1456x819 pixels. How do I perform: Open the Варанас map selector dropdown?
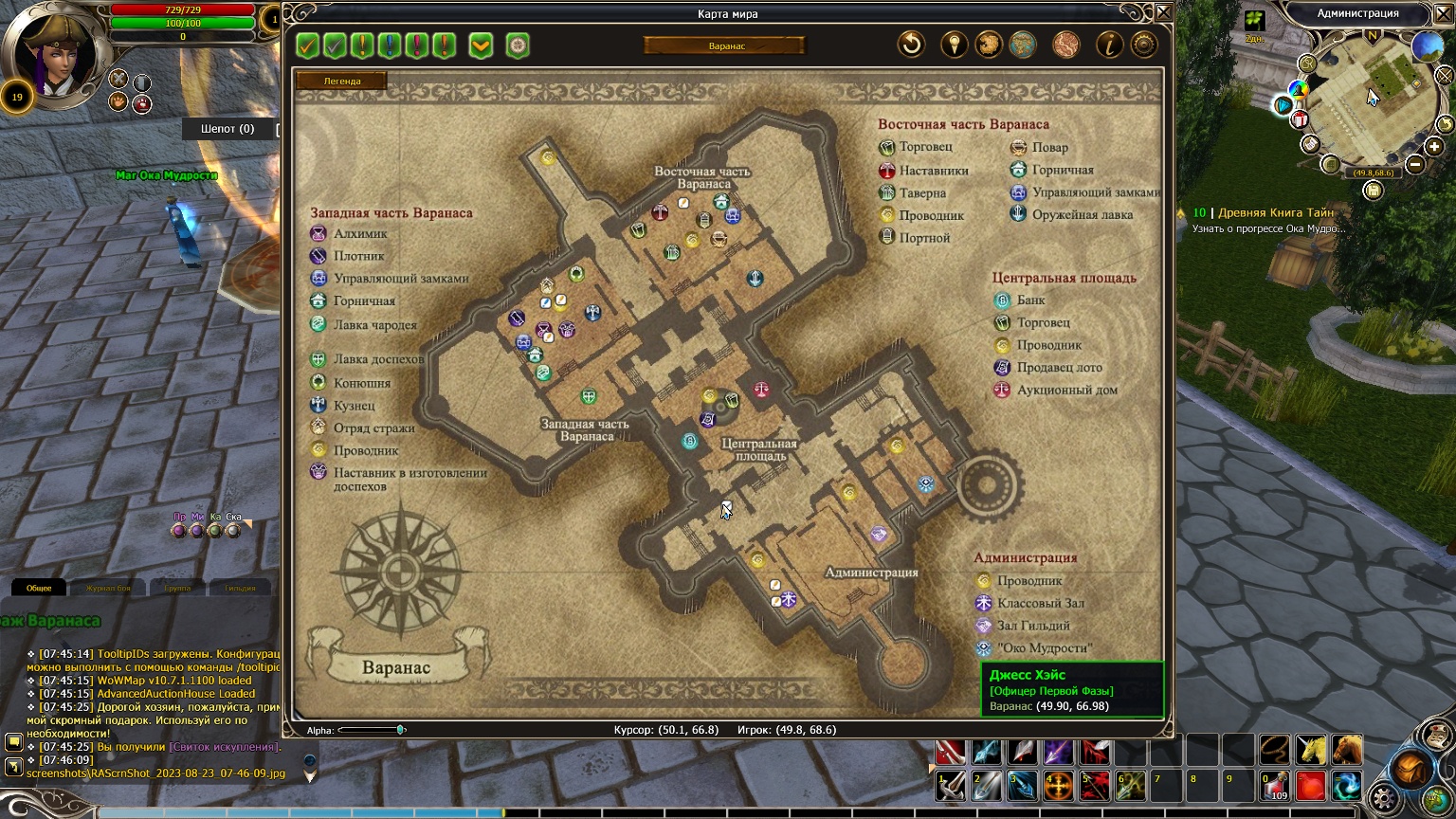click(x=725, y=45)
